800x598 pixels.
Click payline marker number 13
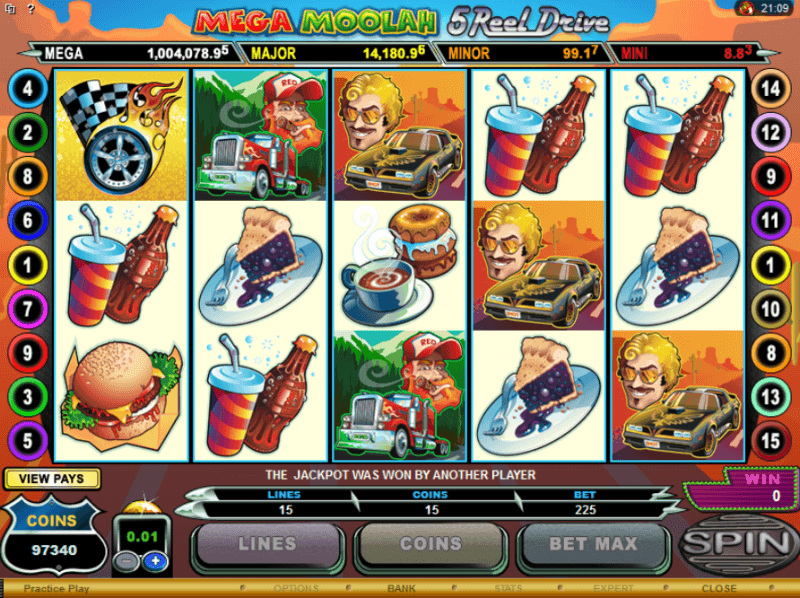[771, 397]
